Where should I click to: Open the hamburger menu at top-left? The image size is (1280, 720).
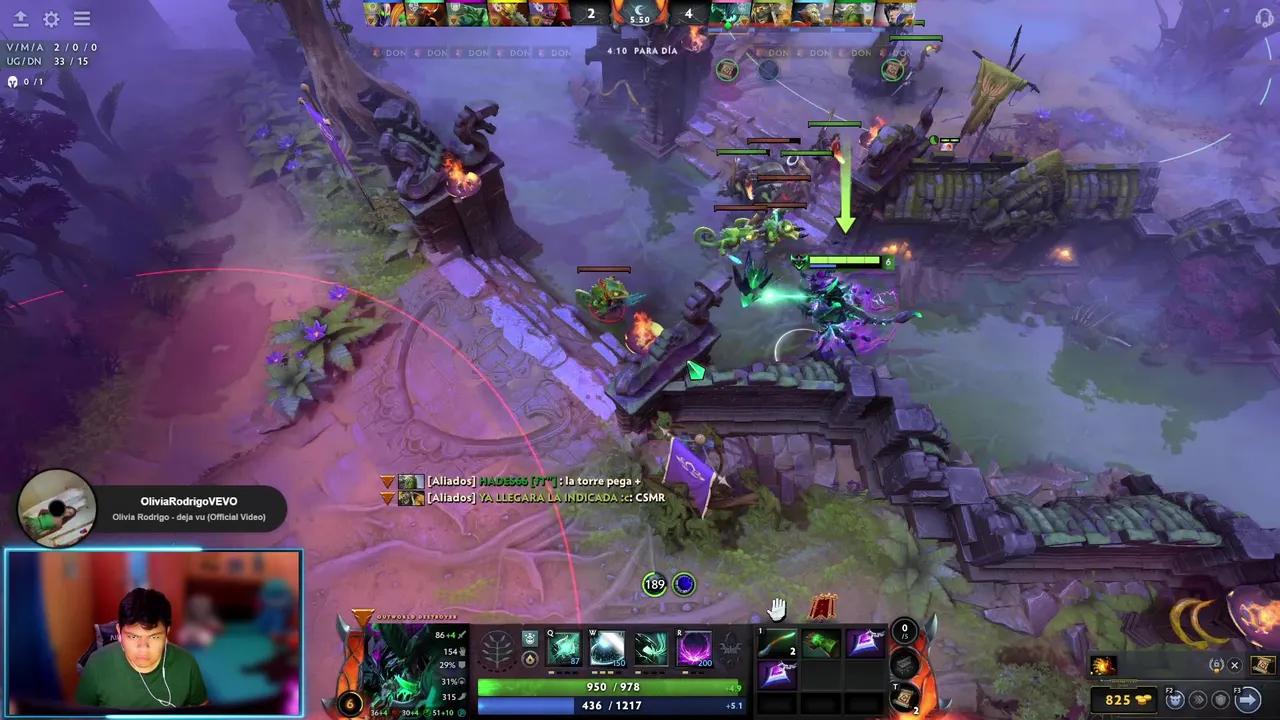coord(81,19)
